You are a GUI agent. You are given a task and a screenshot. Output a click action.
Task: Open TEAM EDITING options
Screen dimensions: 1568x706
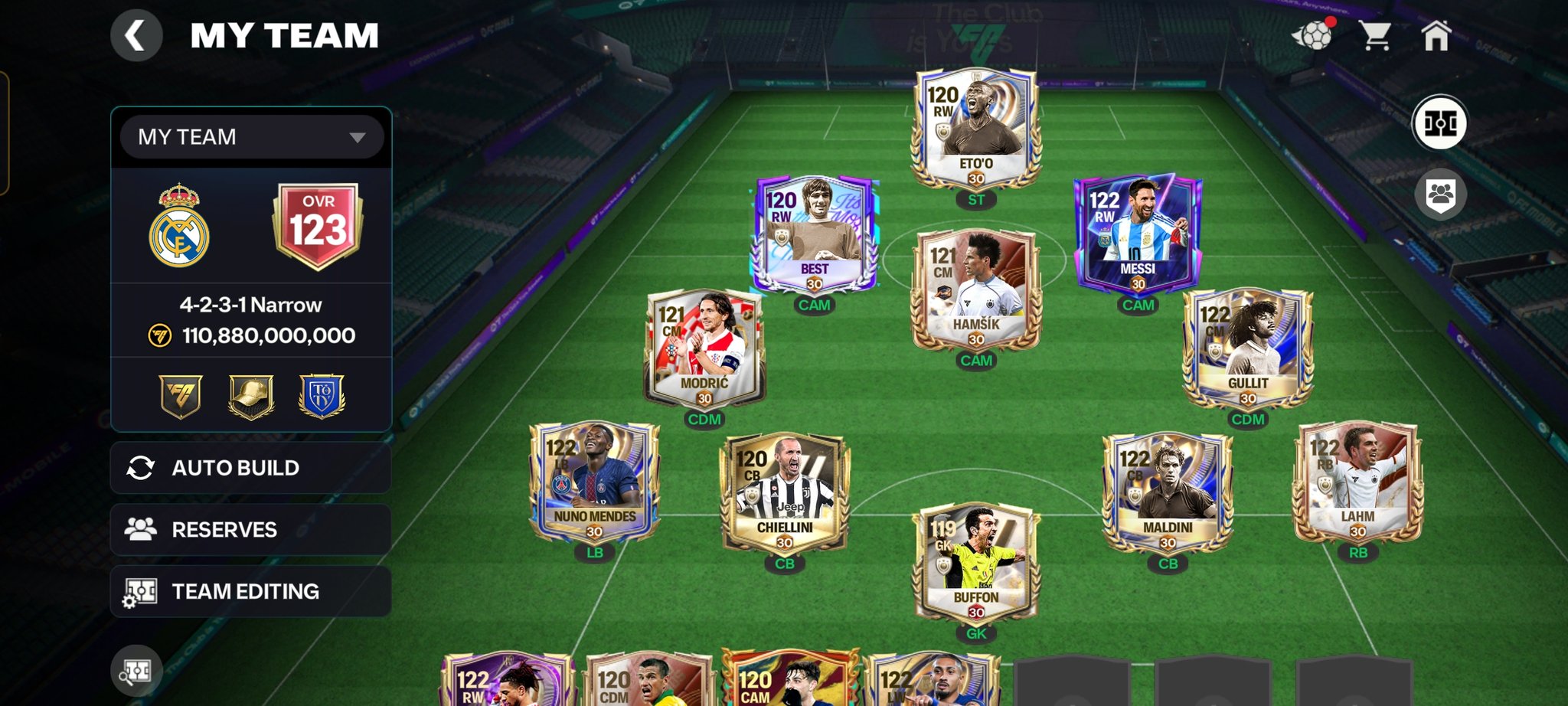click(x=251, y=592)
